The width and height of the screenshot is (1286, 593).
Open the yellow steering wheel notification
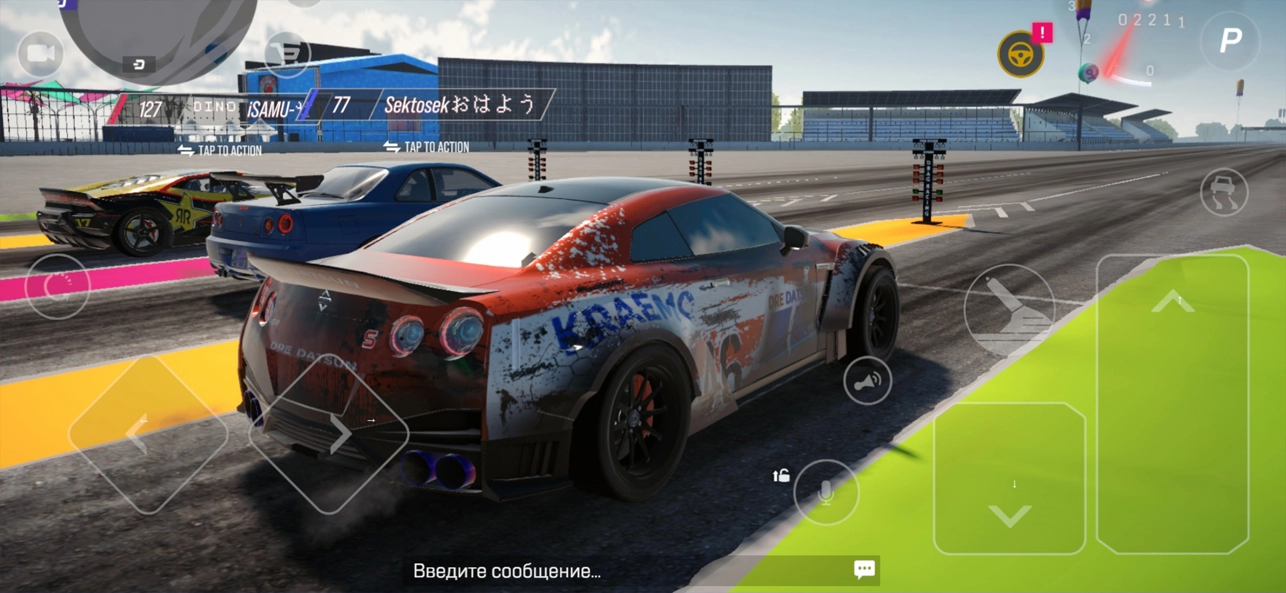point(1021,54)
